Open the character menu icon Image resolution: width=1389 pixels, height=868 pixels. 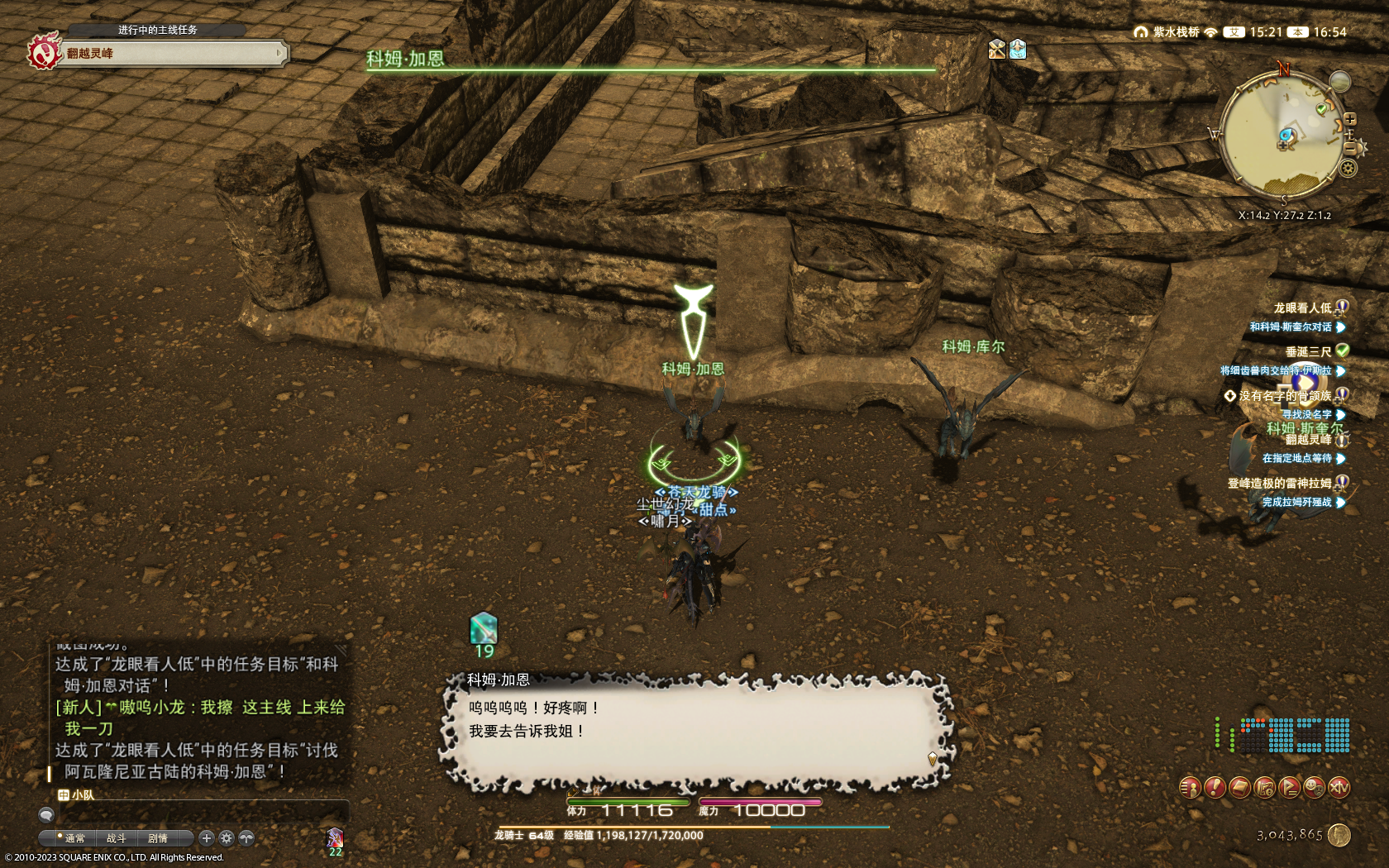pos(1190,788)
